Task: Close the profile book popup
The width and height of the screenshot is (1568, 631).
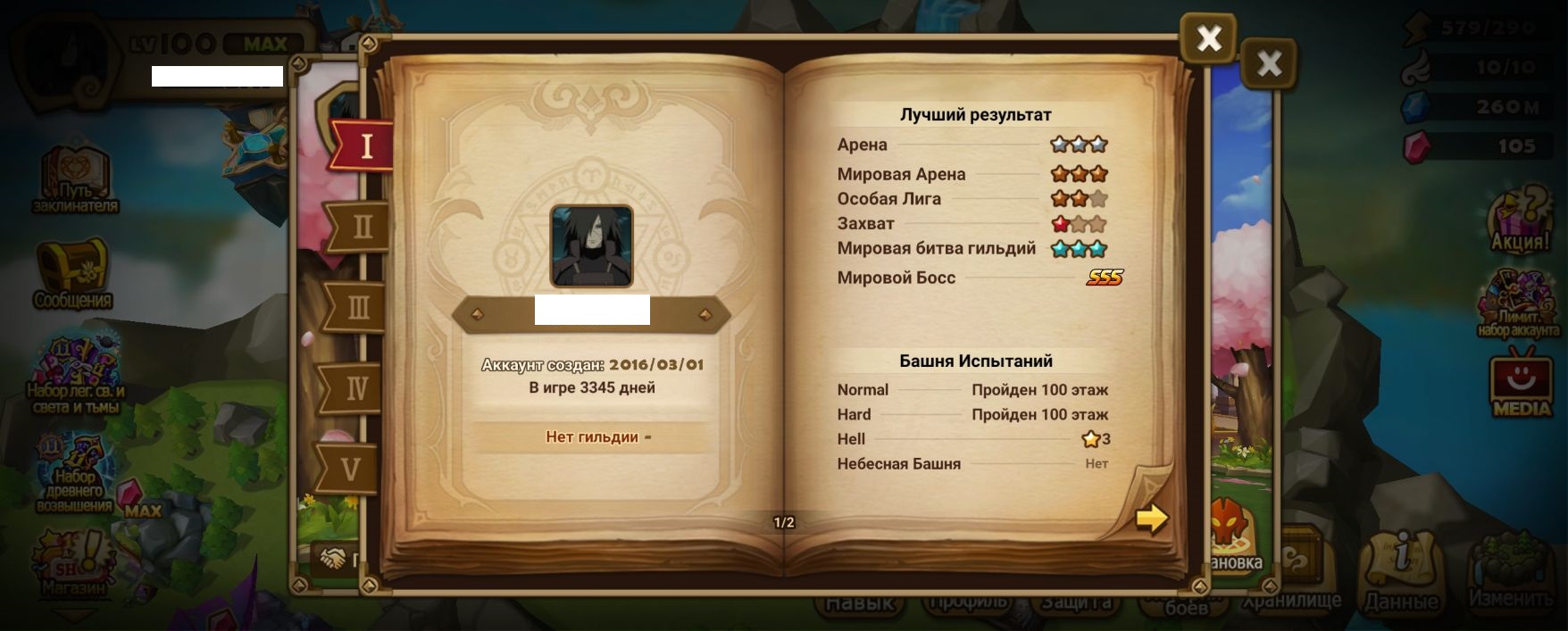Action: click(x=1208, y=38)
